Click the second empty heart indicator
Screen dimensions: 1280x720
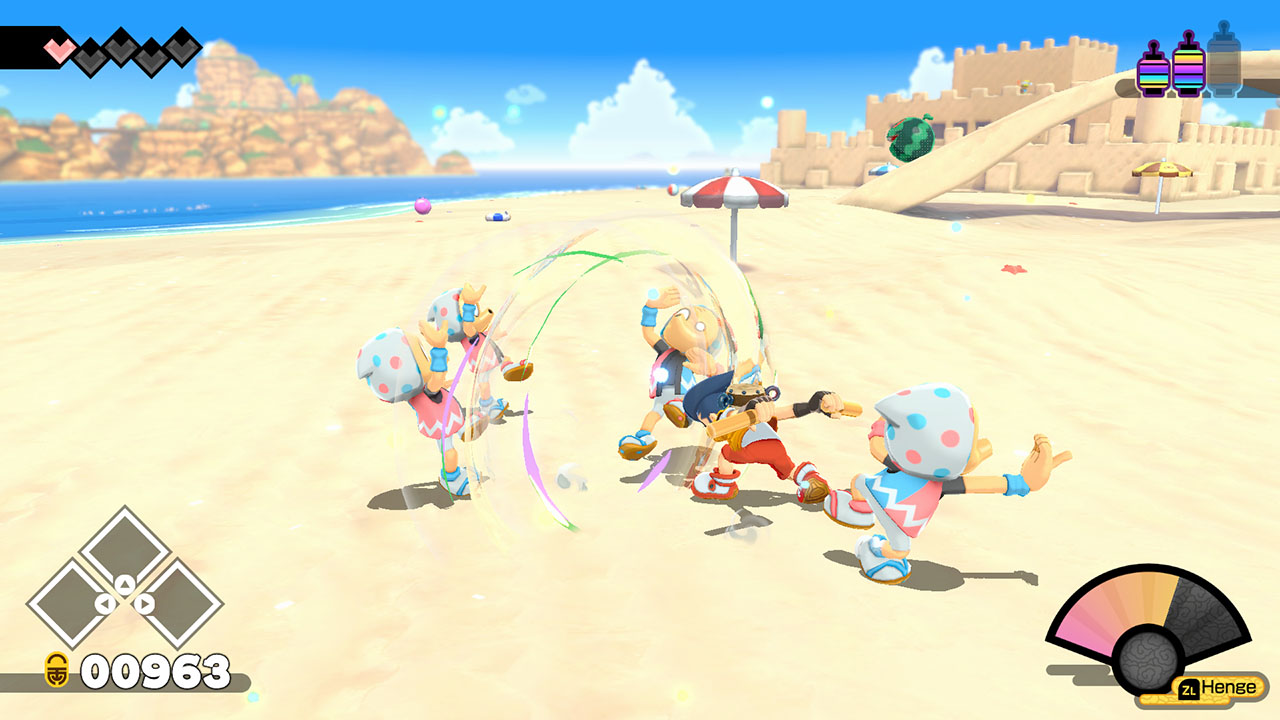coord(89,54)
